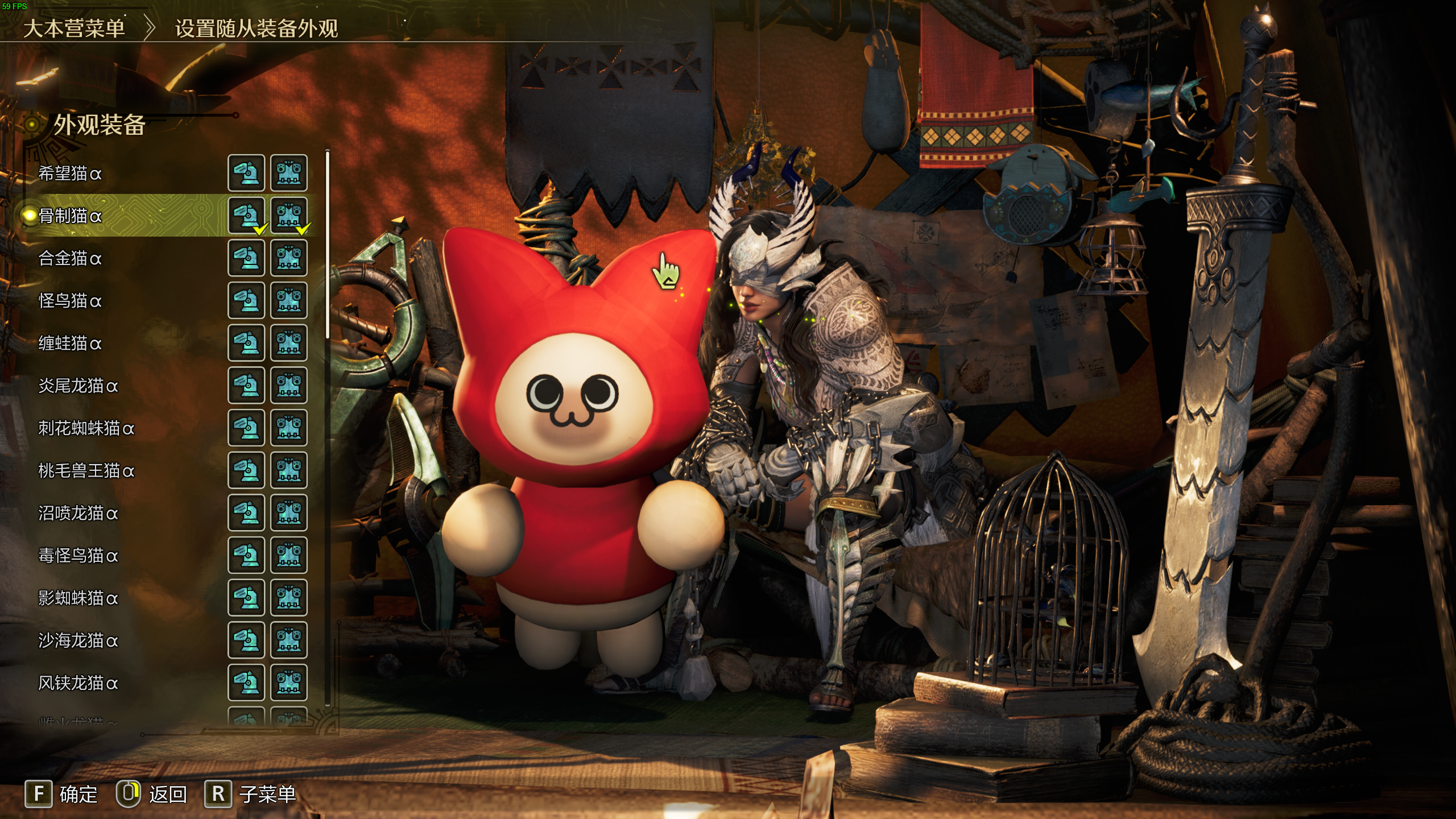Choose the 炎尾龙猫α appearance

[x=78, y=386]
